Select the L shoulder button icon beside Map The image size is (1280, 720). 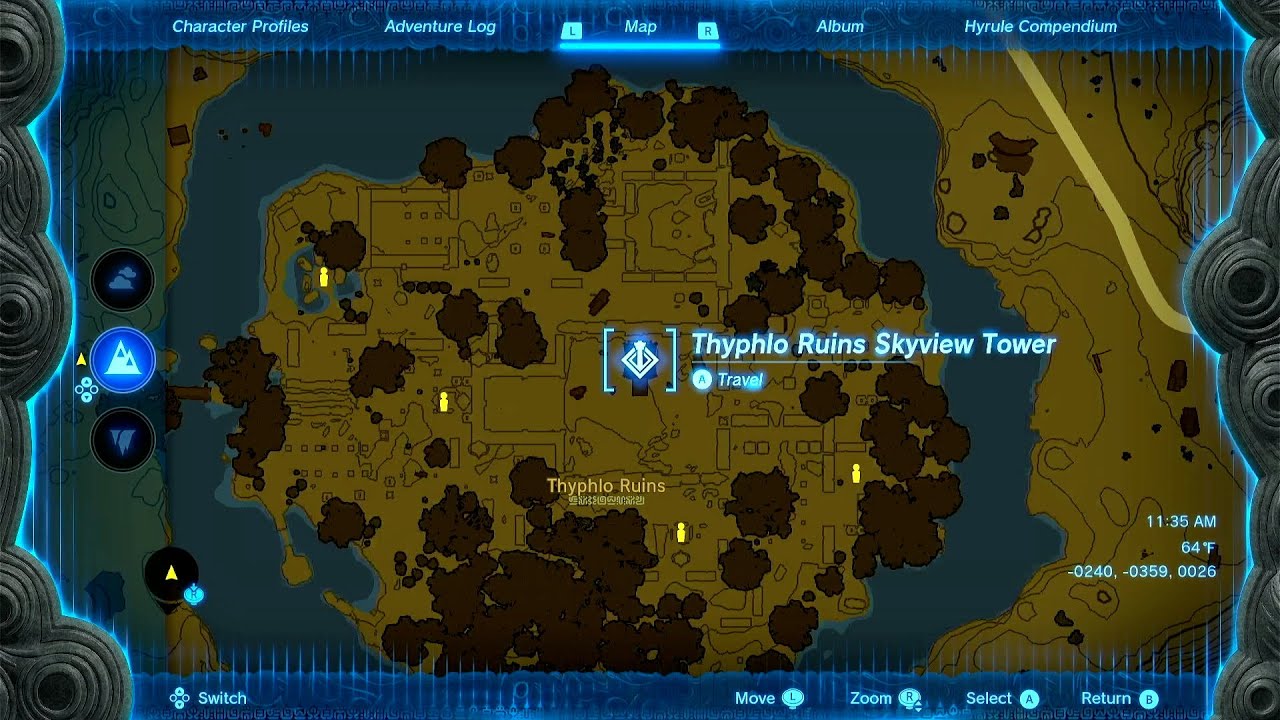572,31
